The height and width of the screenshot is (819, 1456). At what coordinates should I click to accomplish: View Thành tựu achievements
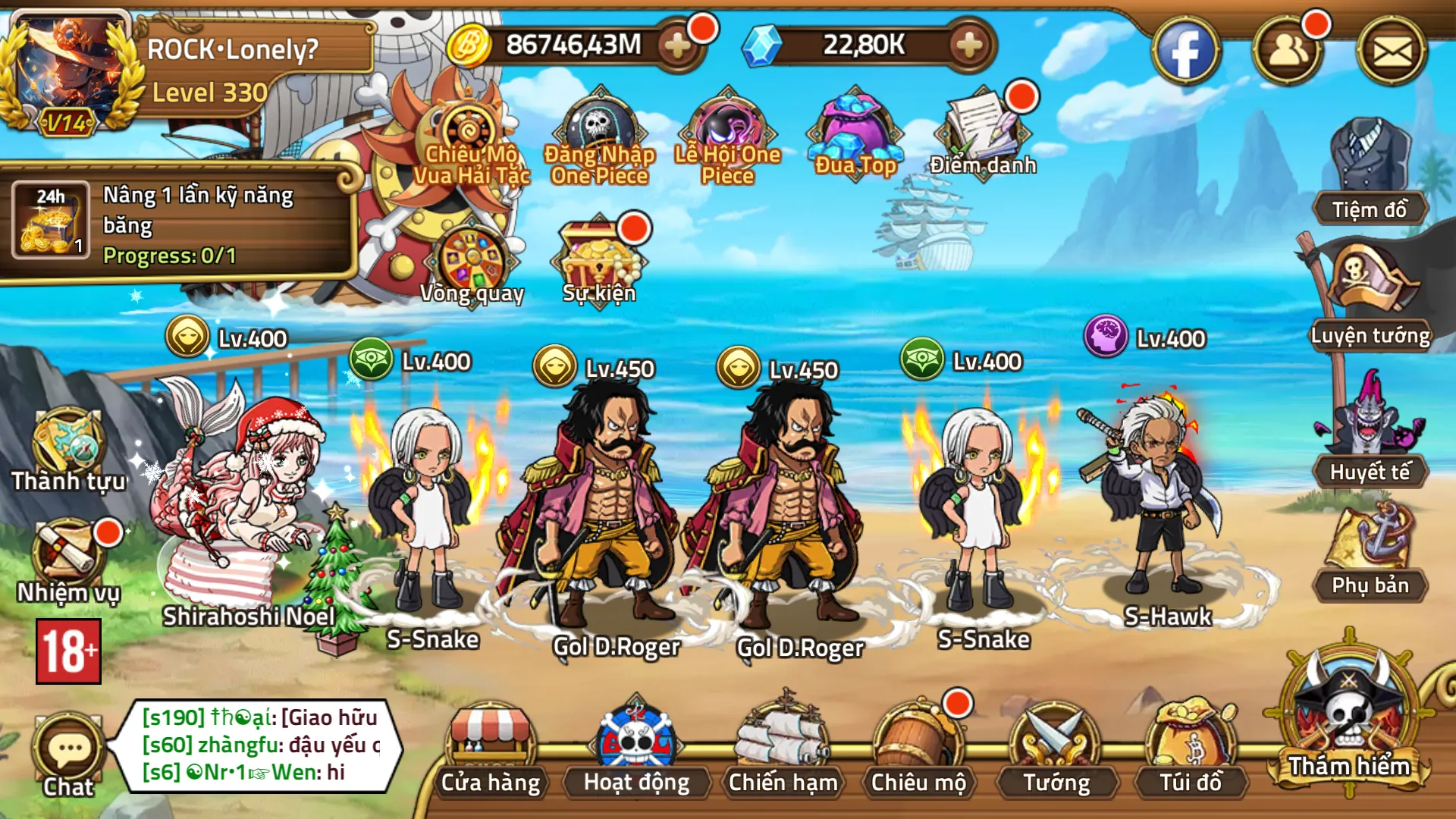pyautogui.click(x=68, y=447)
